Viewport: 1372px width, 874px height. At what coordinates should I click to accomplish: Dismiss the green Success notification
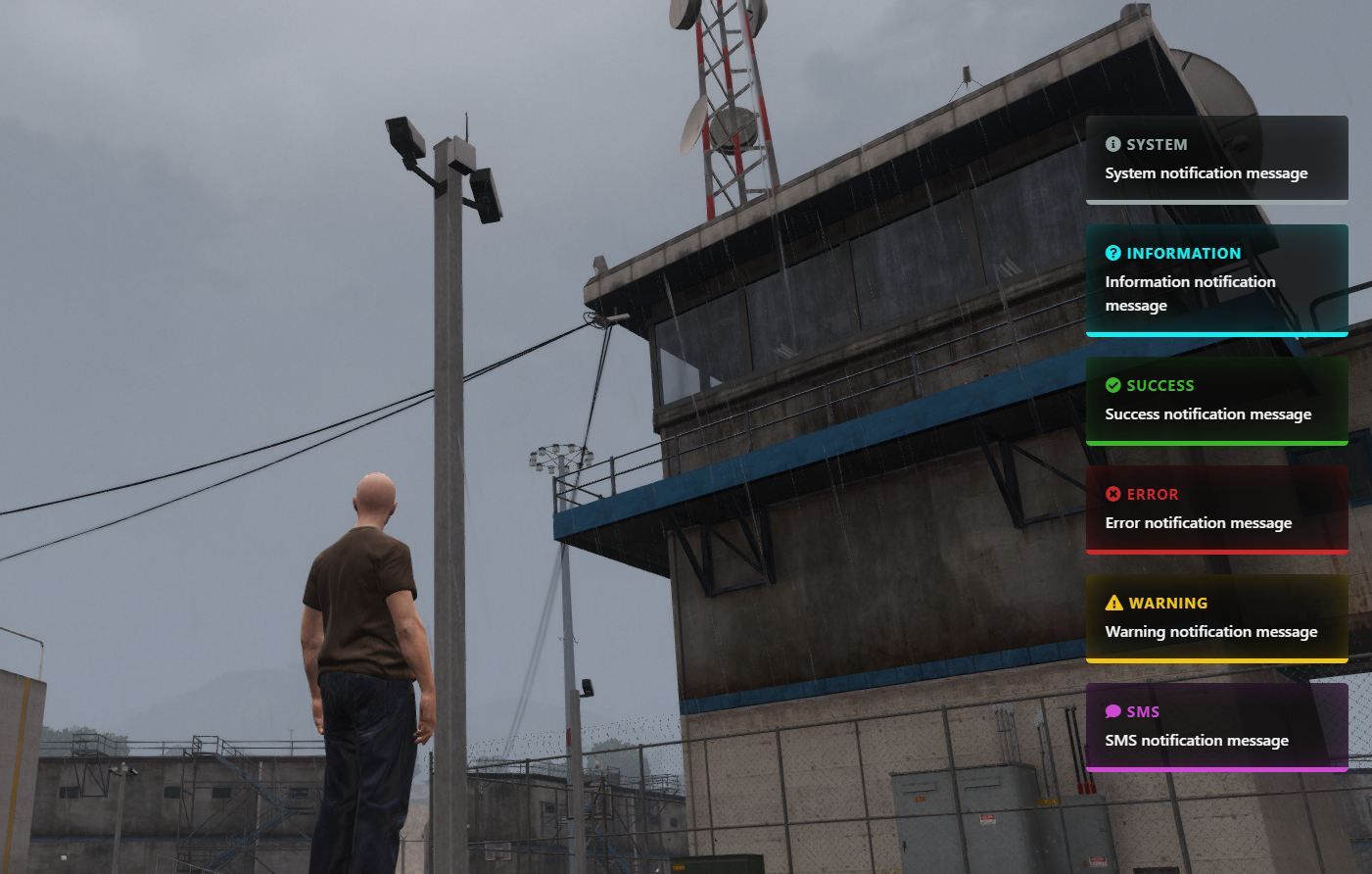tap(1216, 401)
